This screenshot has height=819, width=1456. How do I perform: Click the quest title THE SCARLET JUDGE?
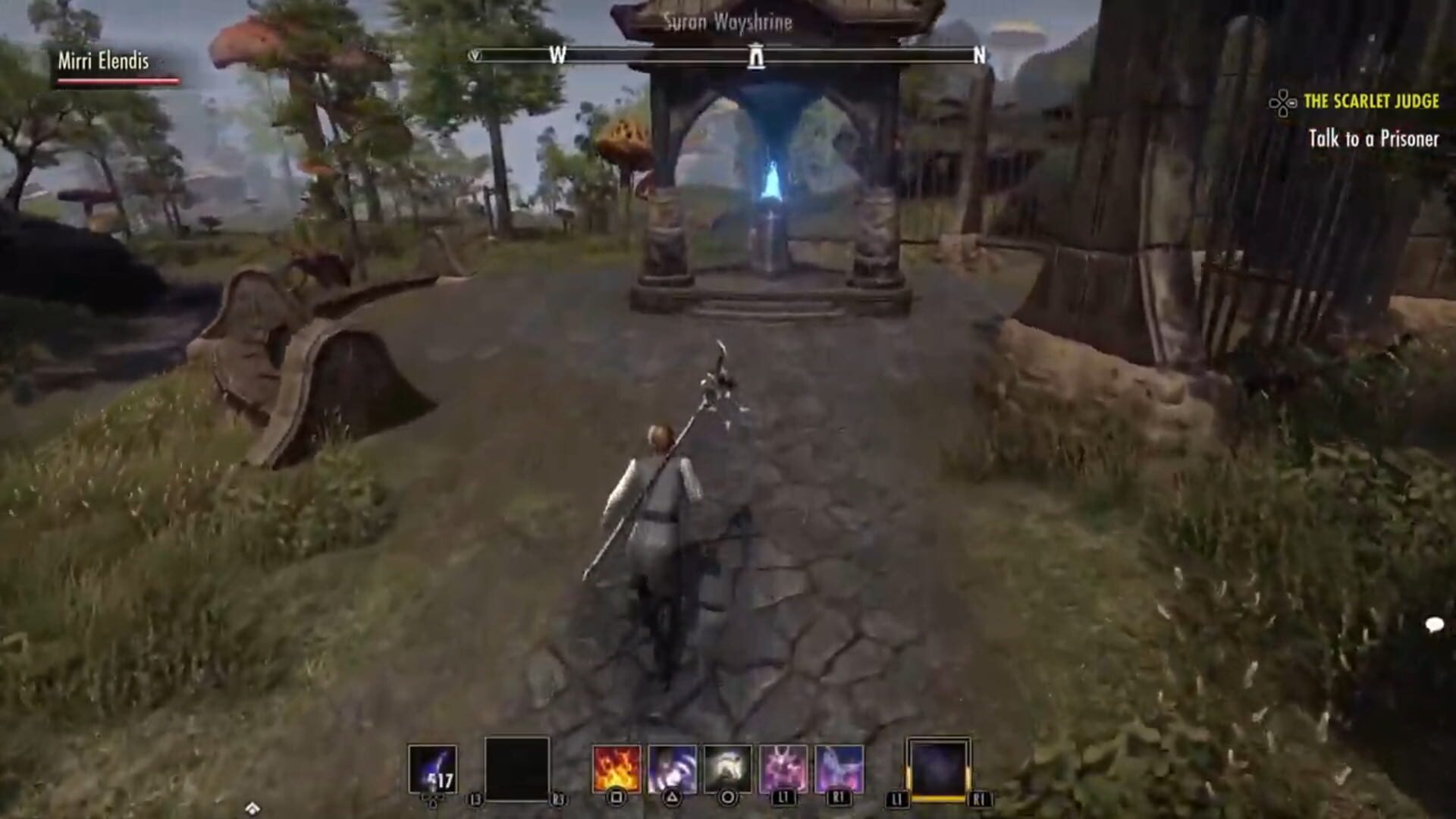(x=1373, y=99)
